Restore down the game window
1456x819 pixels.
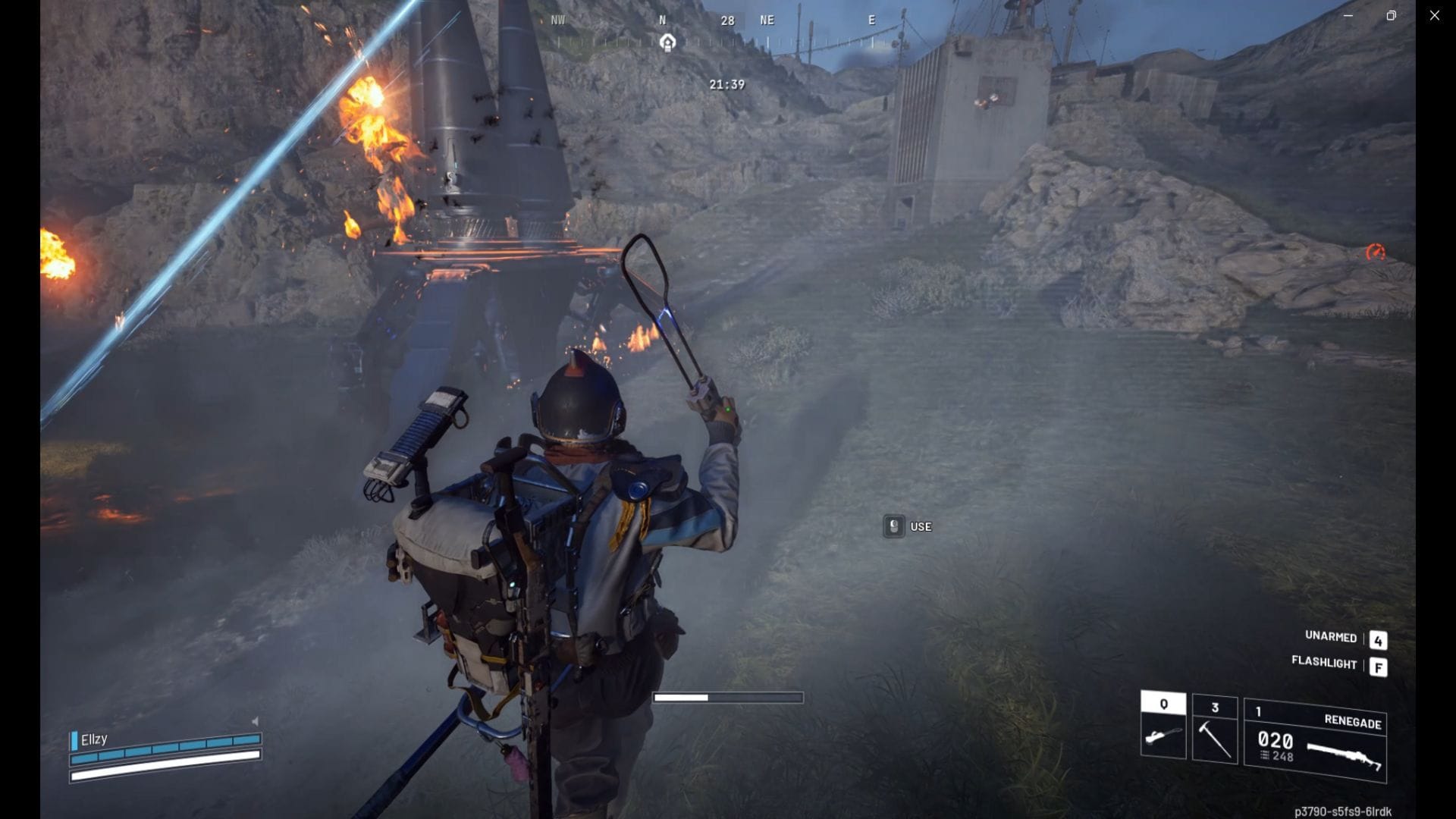pyautogui.click(x=1391, y=15)
